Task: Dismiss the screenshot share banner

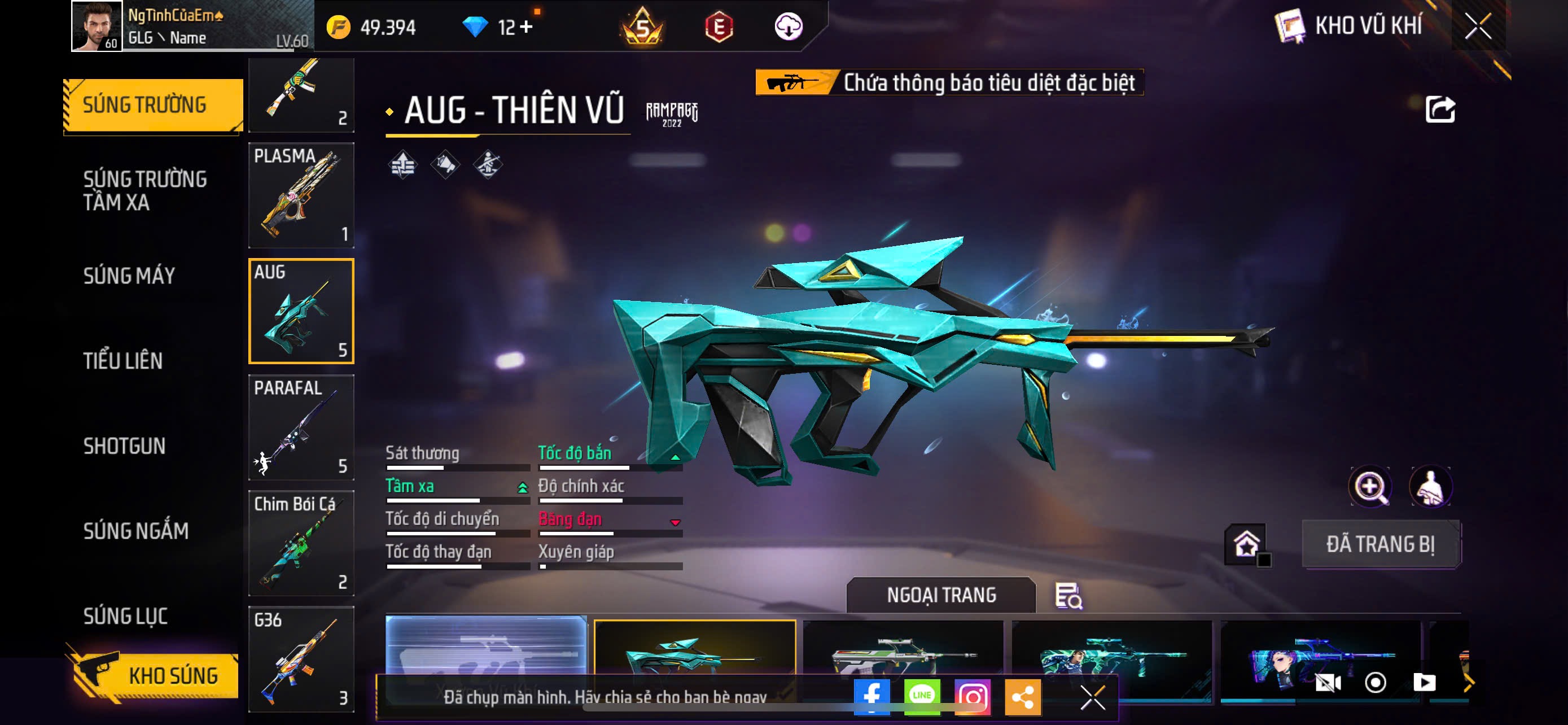Action: coord(1092,697)
